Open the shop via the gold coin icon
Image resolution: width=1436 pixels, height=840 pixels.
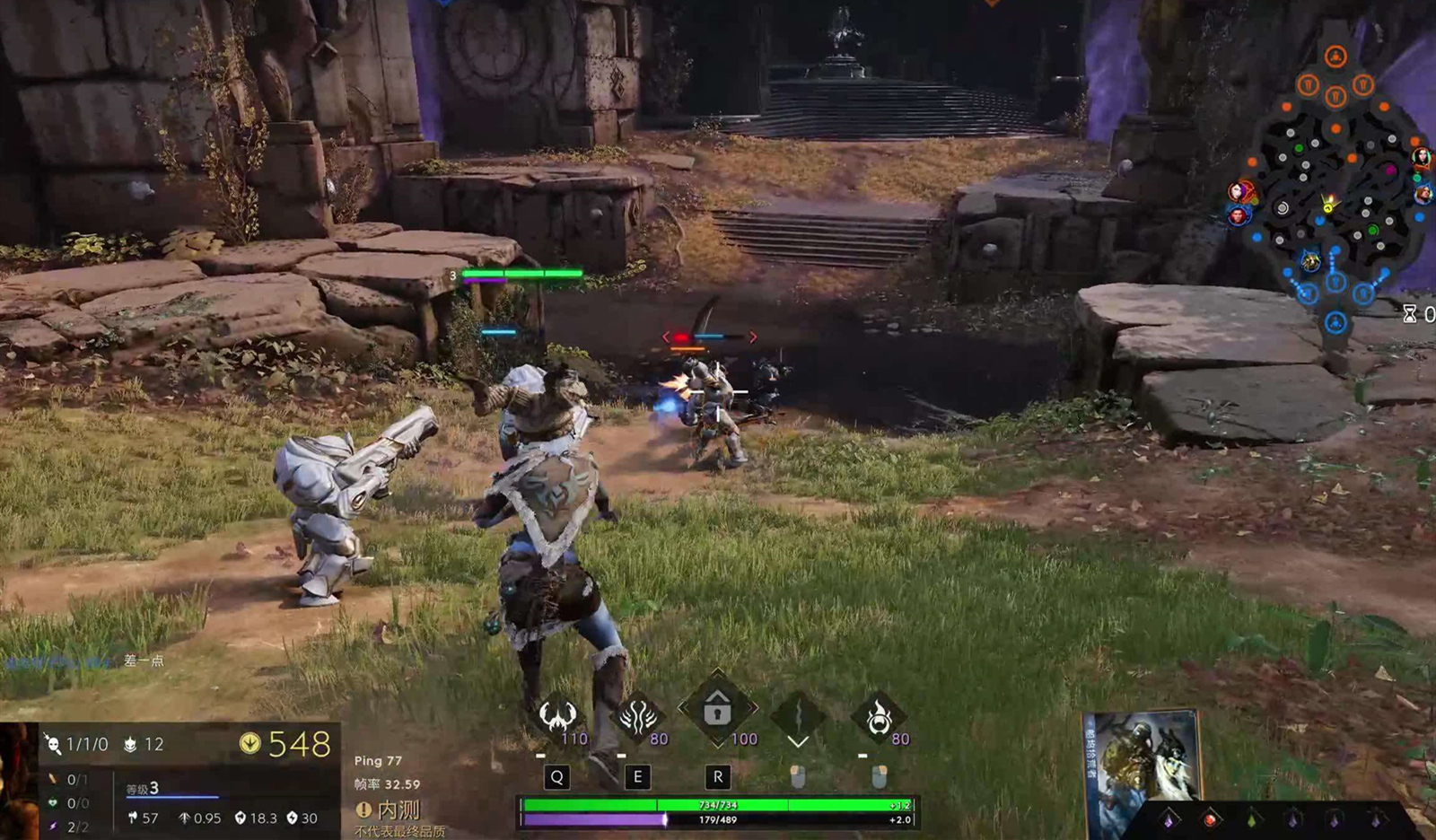click(250, 743)
